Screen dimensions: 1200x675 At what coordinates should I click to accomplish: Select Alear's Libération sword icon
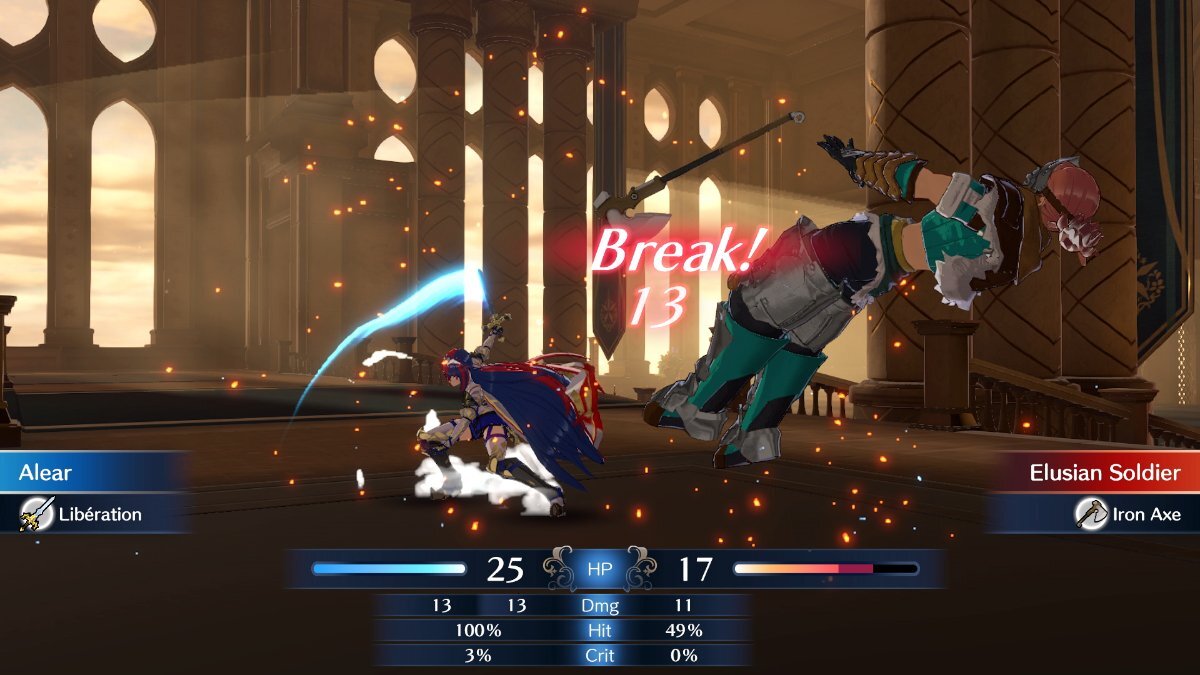36,514
